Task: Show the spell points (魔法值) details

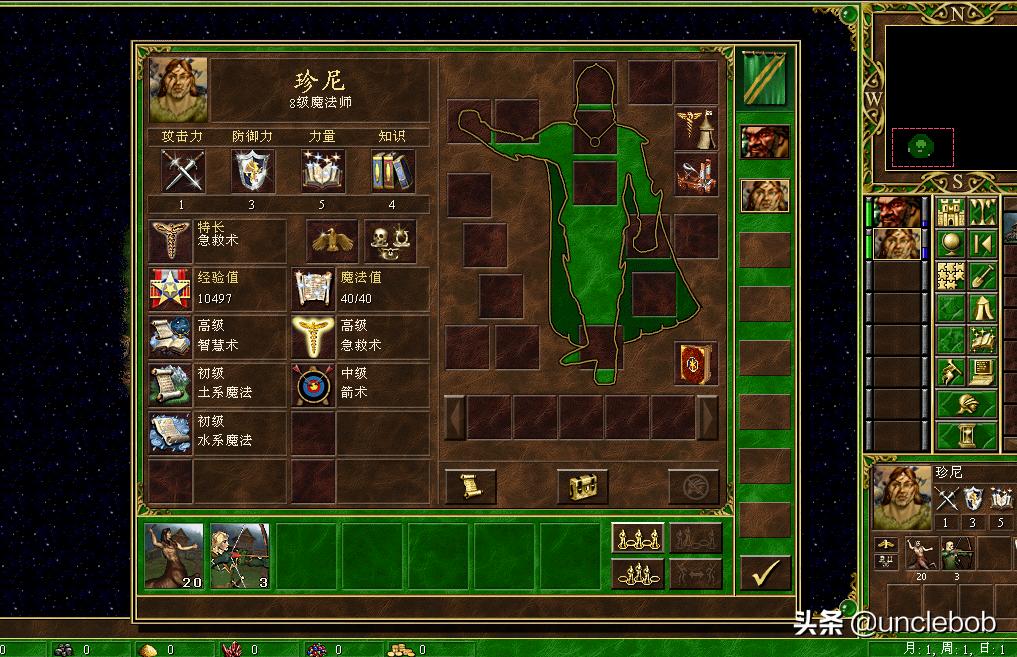Action: [x=313, y=289]
